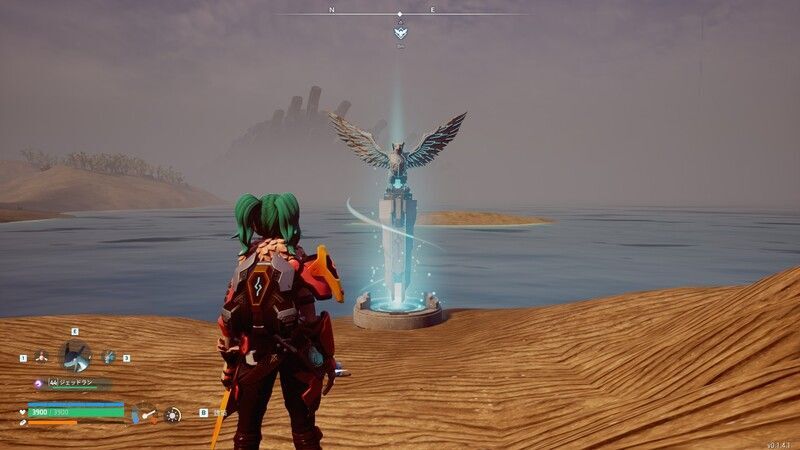Select the active Jetragon pal portrait
The width and height of the screenshot is (800, 450).
point(75,355)
